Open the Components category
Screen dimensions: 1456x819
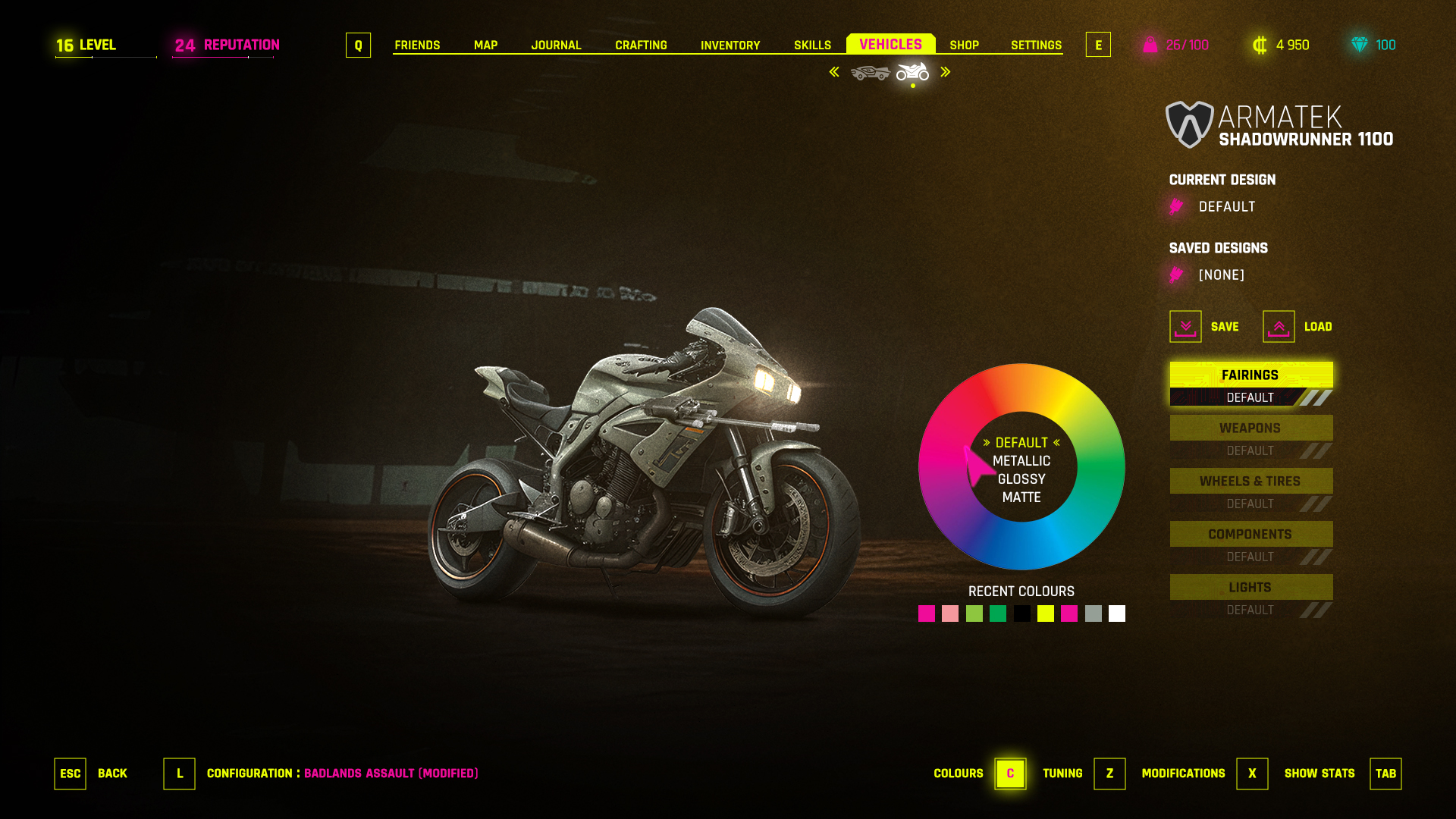(x=1250, y=535)
